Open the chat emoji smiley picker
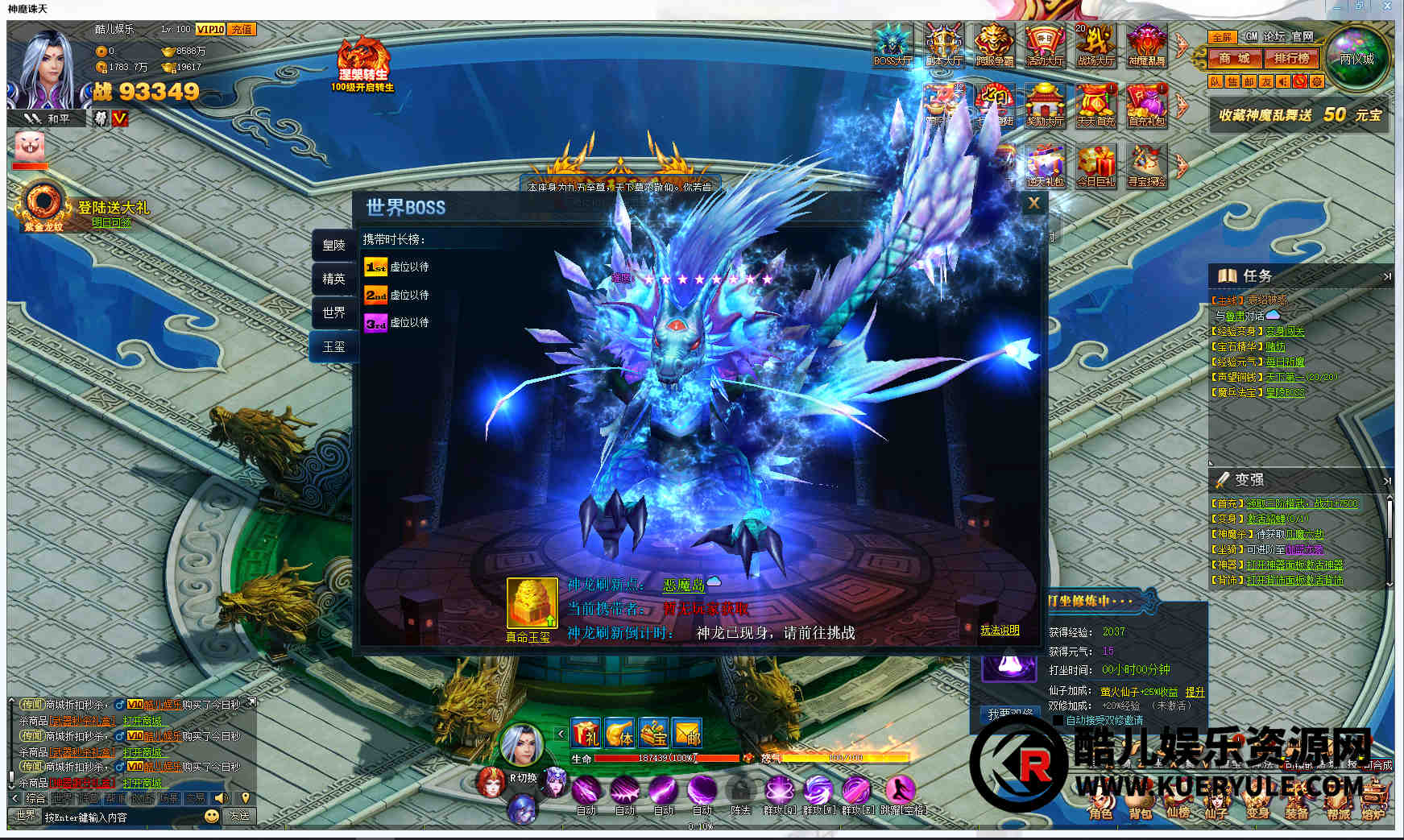This screenshot has height=840, width=1404. click(x=211, y=815)
